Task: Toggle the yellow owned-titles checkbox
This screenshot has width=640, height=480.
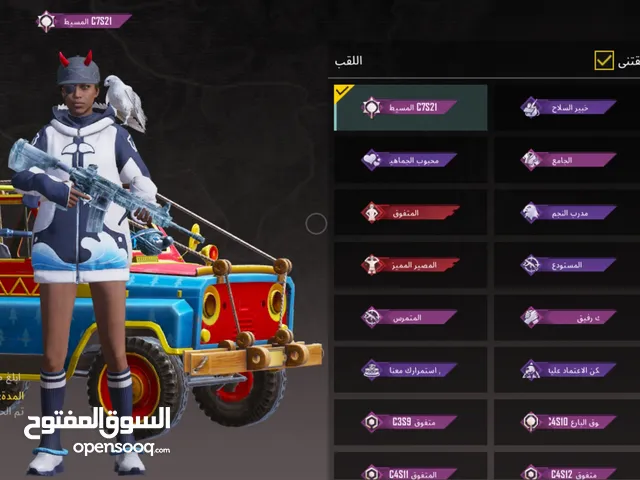Action: (x=604, y=60)
